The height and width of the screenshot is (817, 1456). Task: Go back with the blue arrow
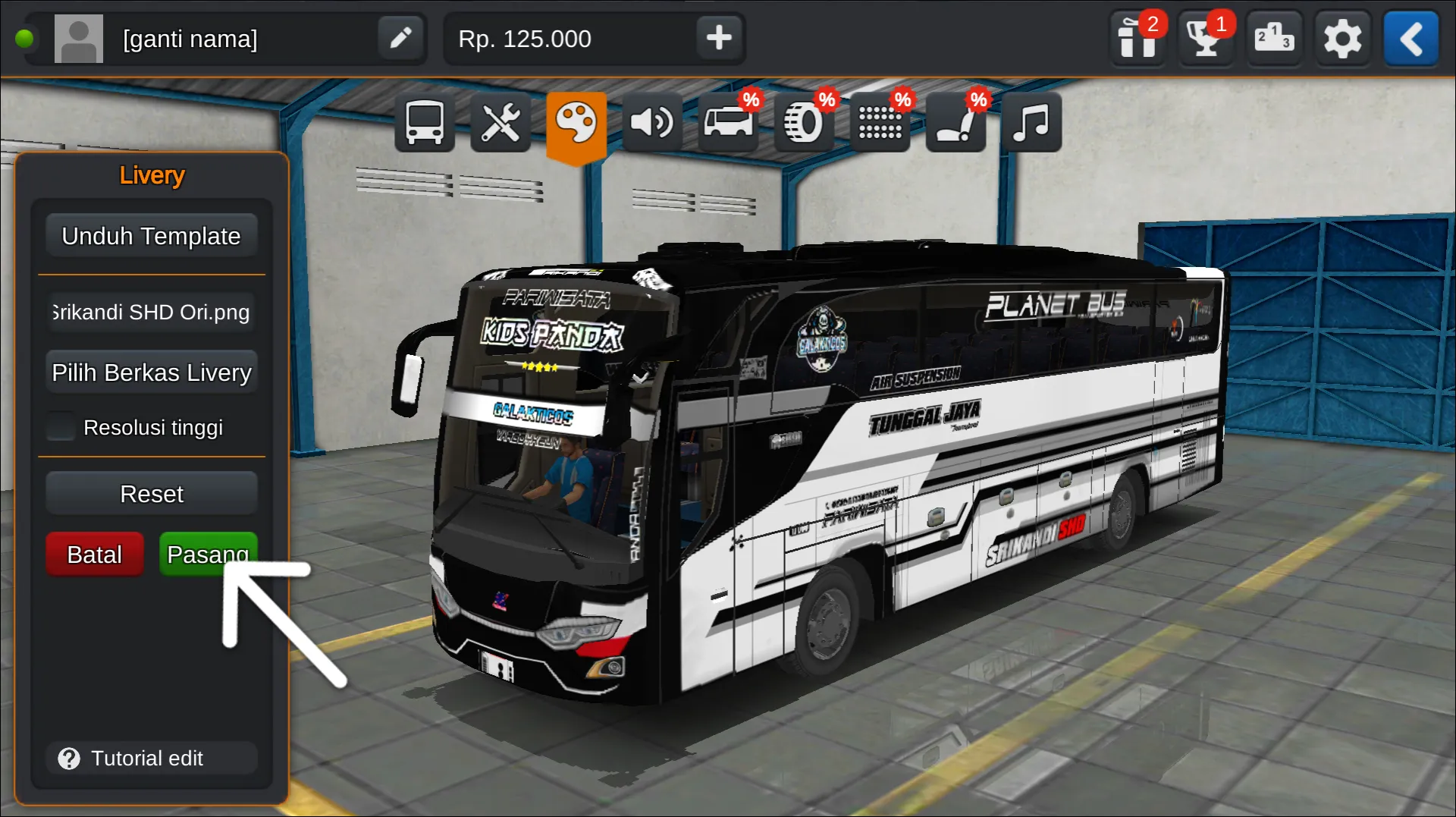click(1410, 38)
